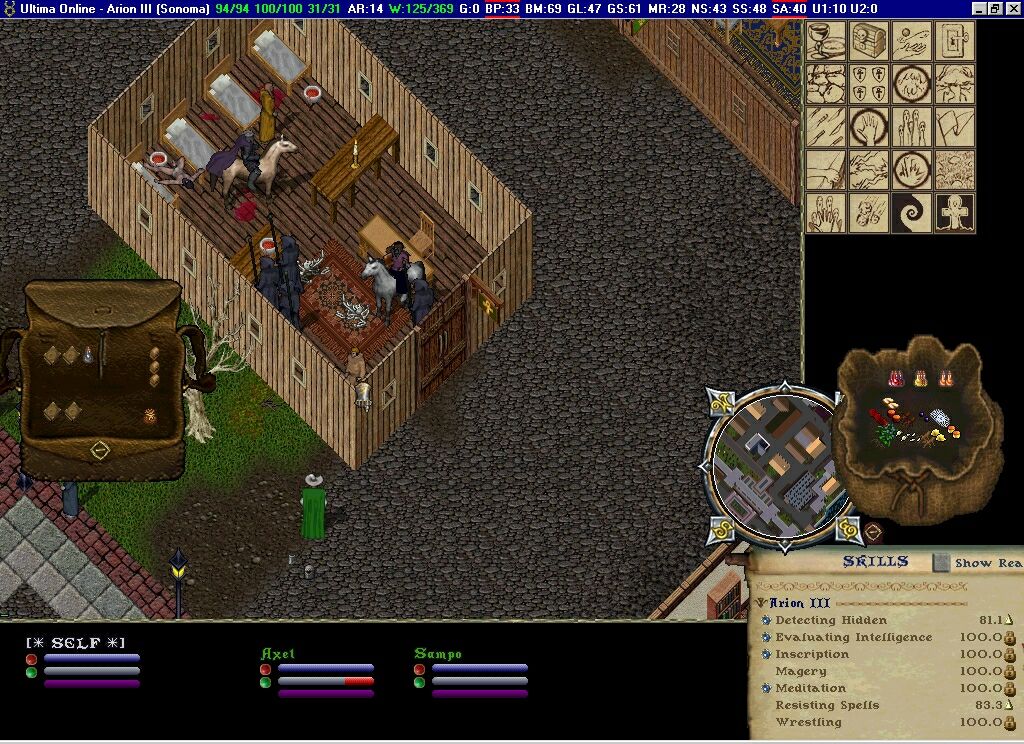Viewport: 1024px width, 744px height.
Task: Cast the ankh gravestone resurrection icon
Action: click(955, 213)
